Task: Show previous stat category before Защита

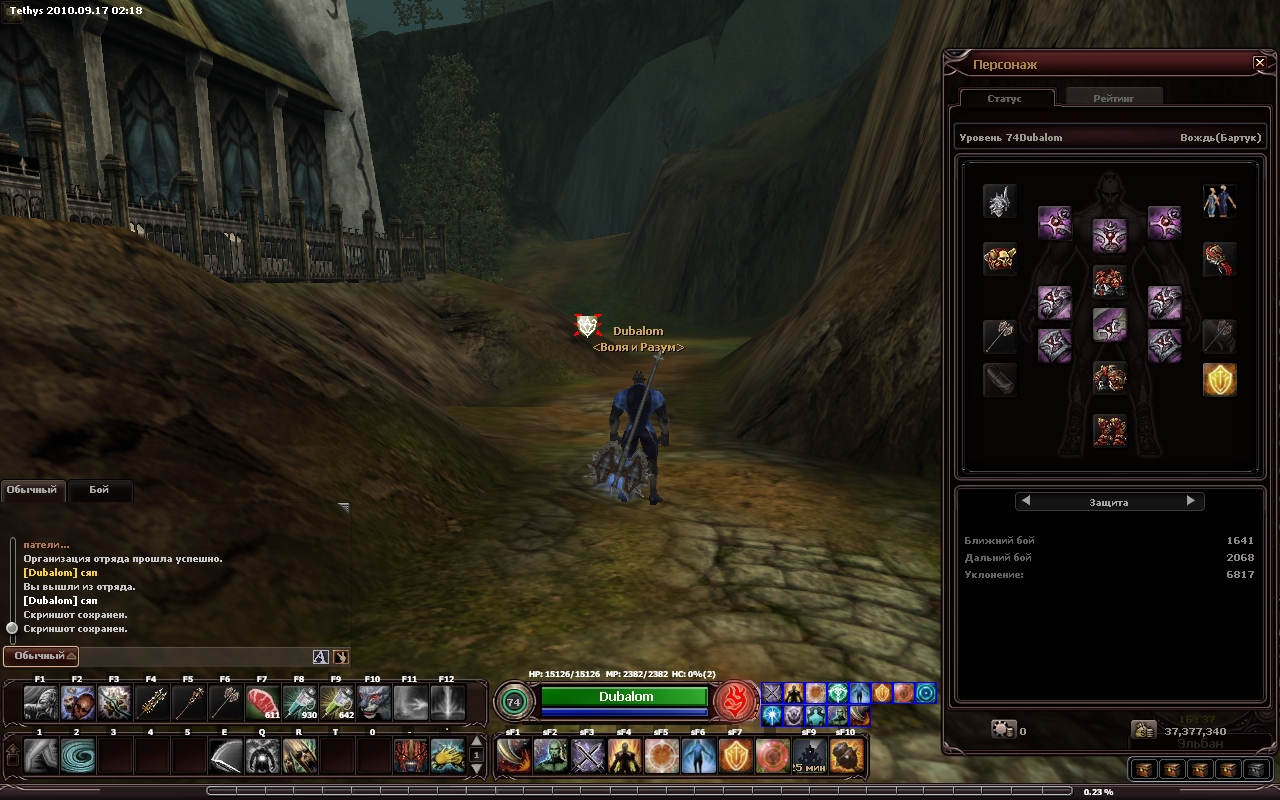Action: tap(1025, 501)
